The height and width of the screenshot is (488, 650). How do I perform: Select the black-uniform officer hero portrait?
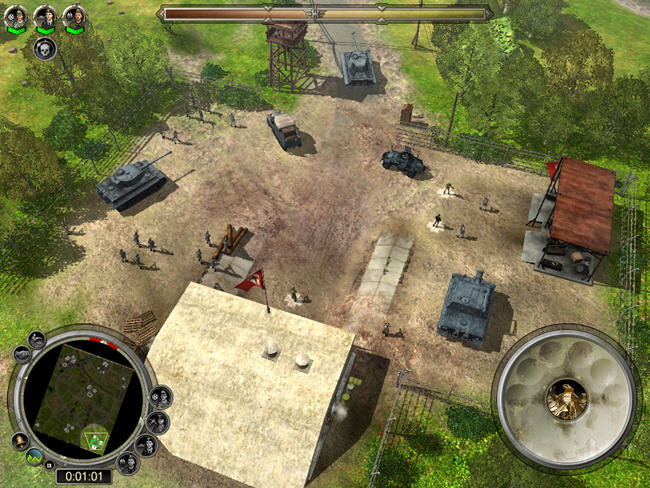(45, 16)
